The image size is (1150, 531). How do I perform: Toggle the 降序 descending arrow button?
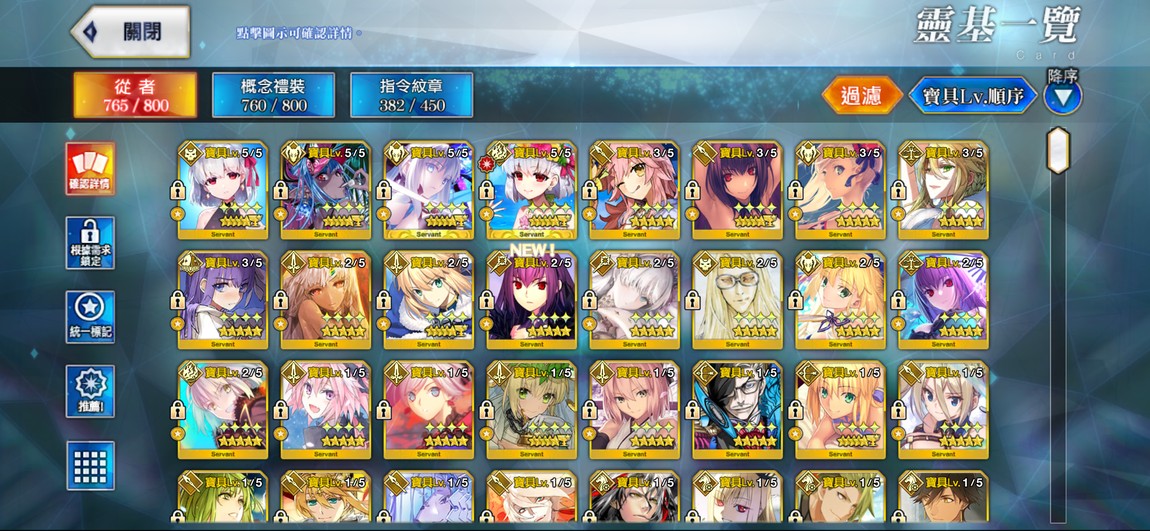[x=1063, y=97]
